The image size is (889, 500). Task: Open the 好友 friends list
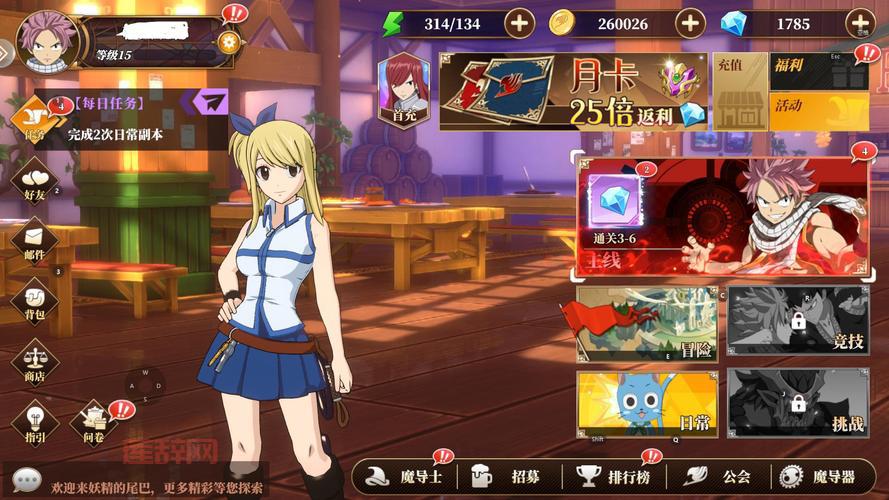[35, 181]
